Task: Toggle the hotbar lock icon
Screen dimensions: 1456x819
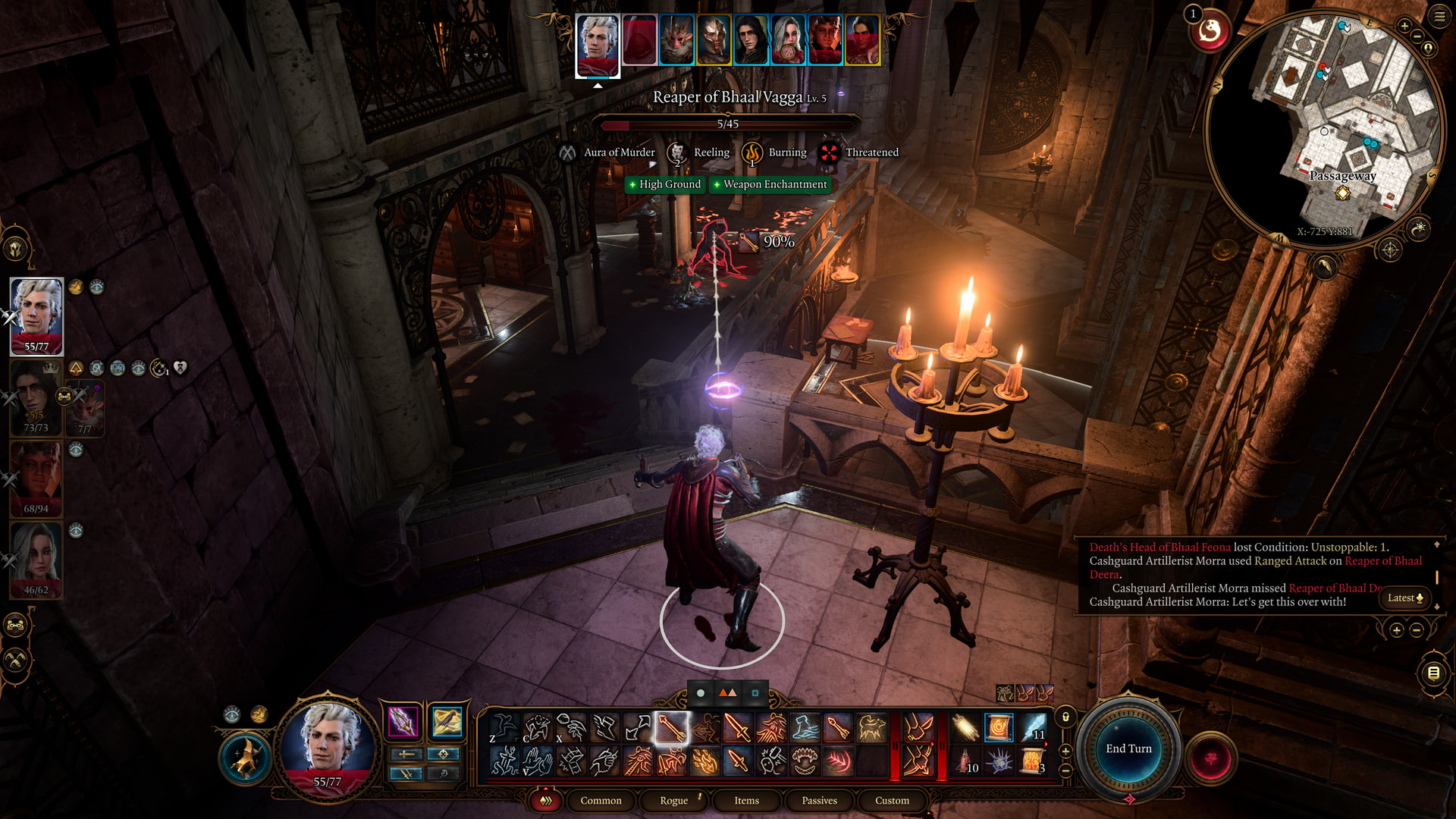Action: point(1065,717)
